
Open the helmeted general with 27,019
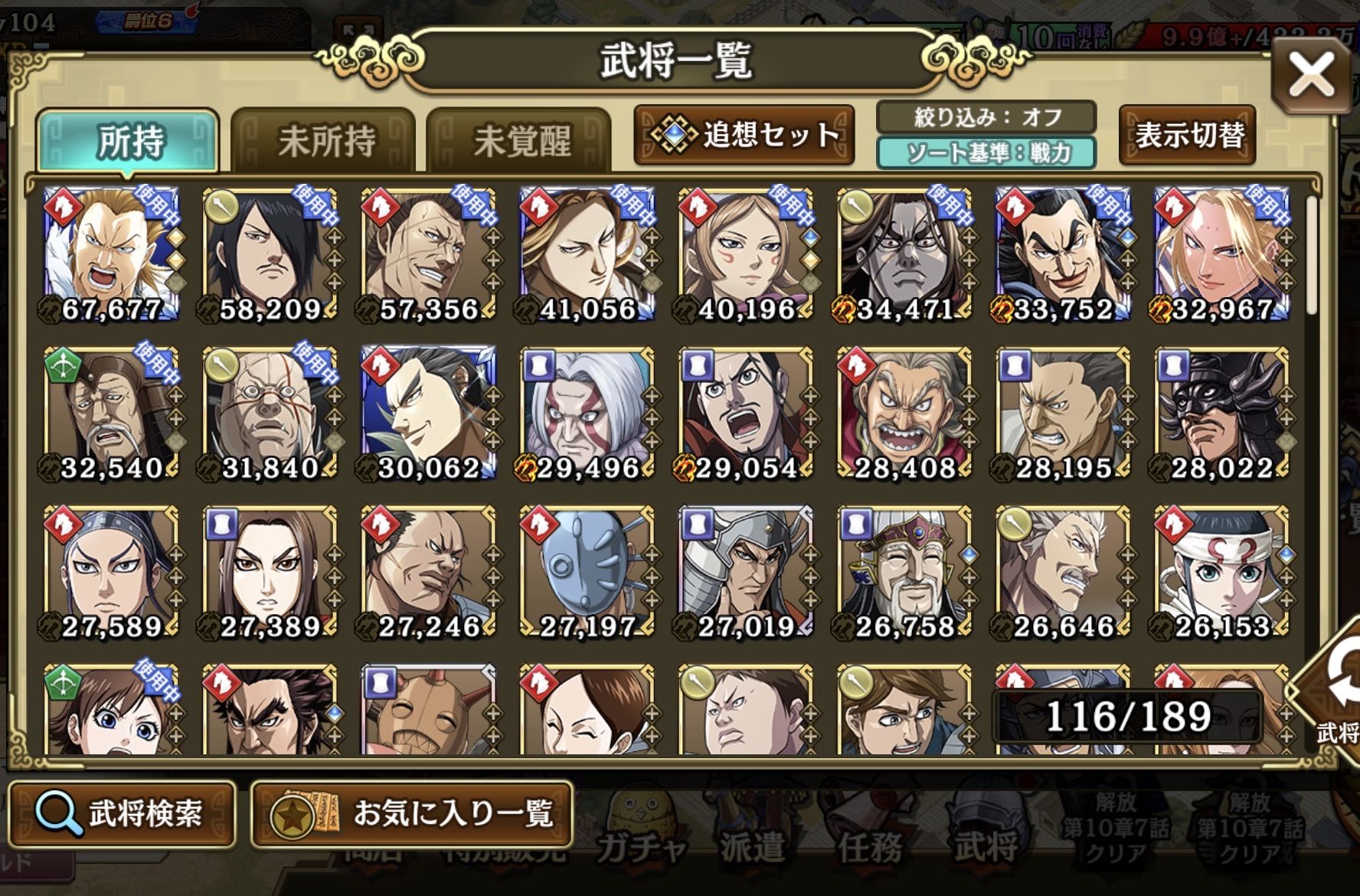click(x=745, y=572)
